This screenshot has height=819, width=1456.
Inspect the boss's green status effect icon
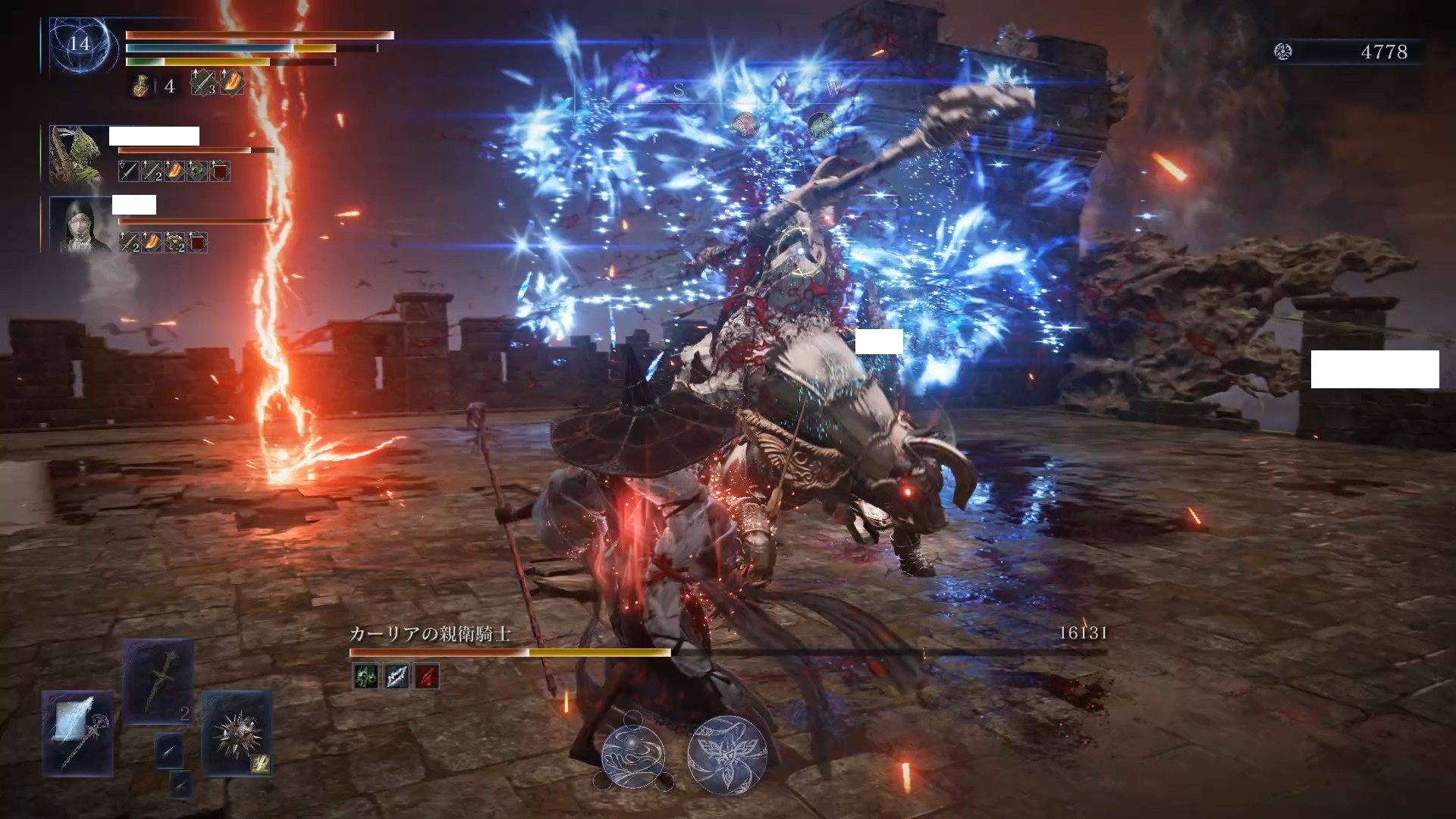[366, 676]
